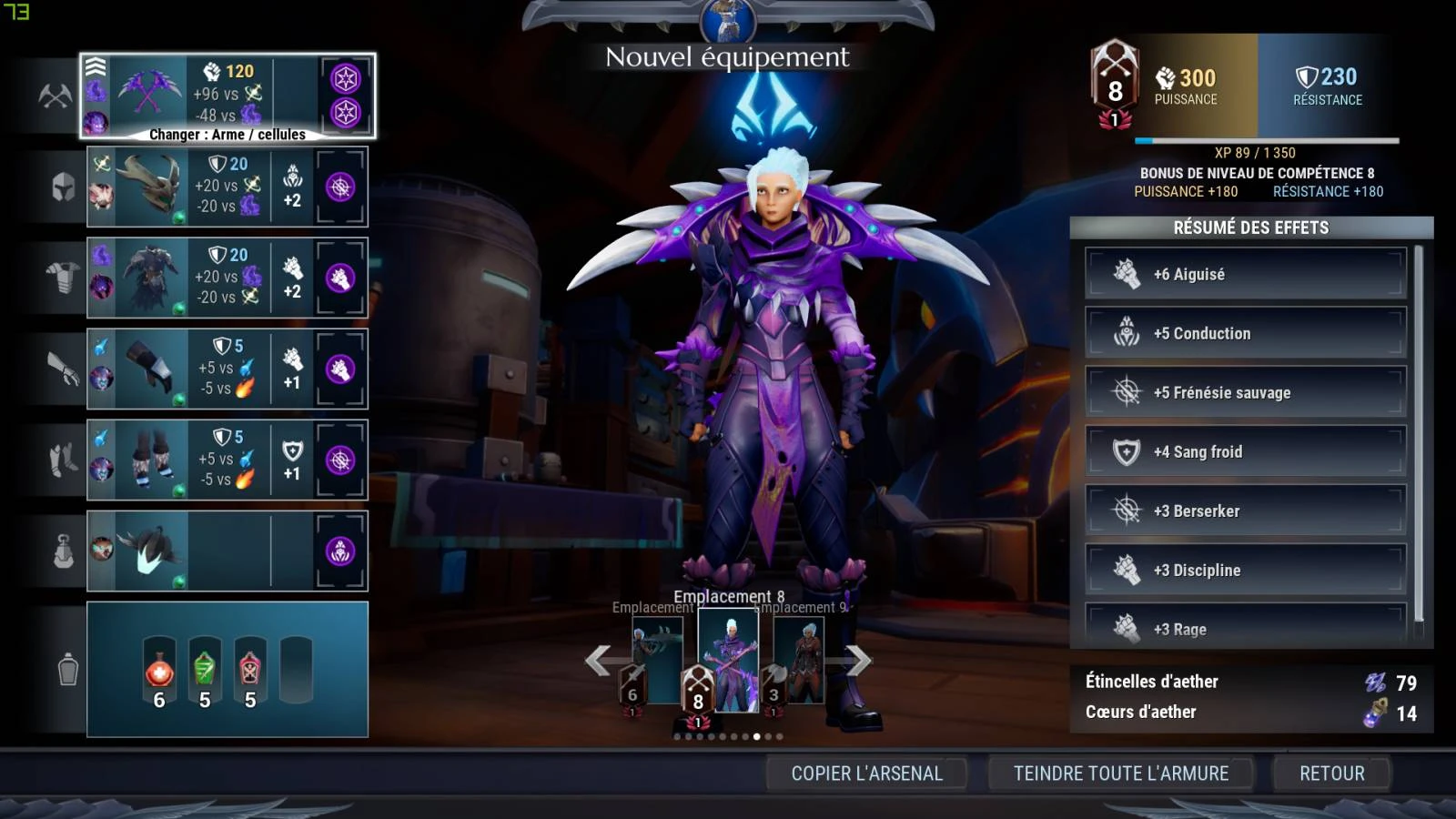1456x819 pixels.
Task: Pick the red healing potion with 6 charges
Action: pyautogui.click(x=159, y=673)
